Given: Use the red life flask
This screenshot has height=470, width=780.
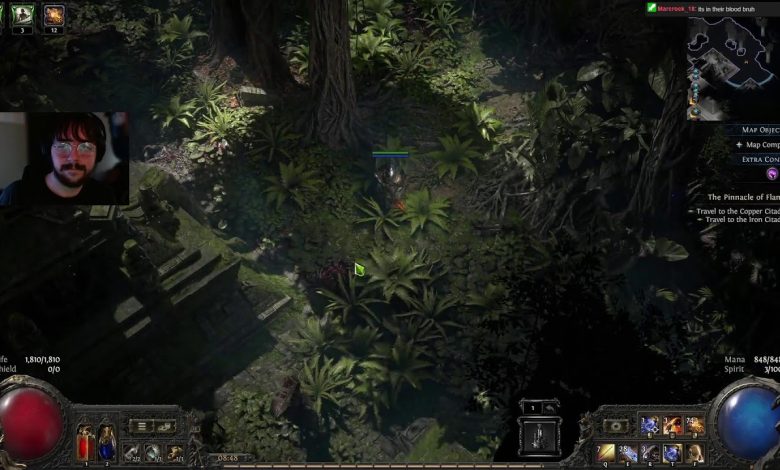Looking at the screenshot, I should point(84,440).
